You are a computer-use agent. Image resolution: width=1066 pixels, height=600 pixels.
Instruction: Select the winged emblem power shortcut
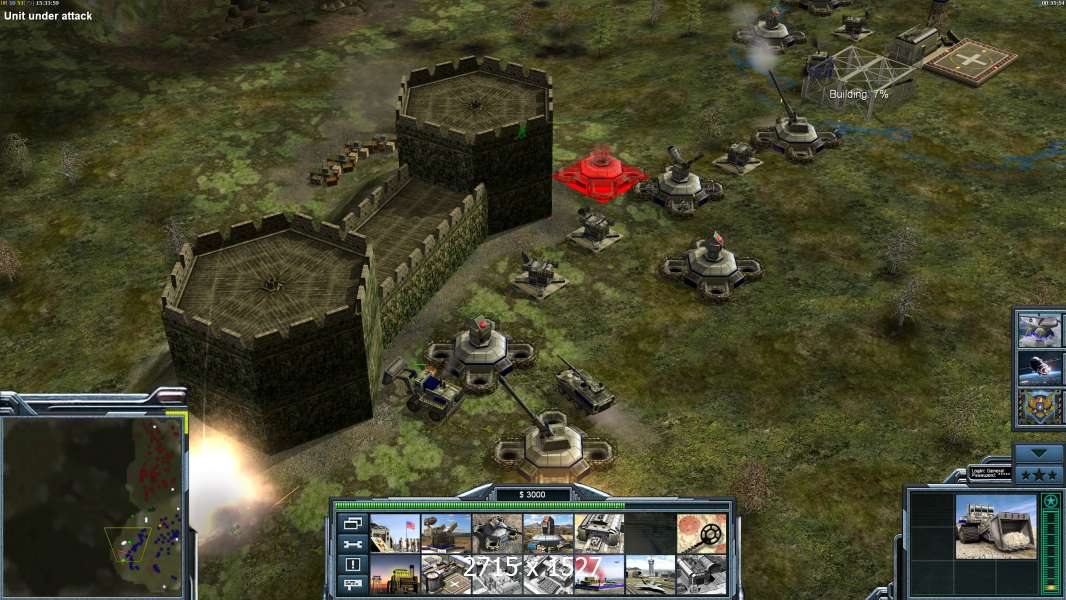[x=1039, y=406]
